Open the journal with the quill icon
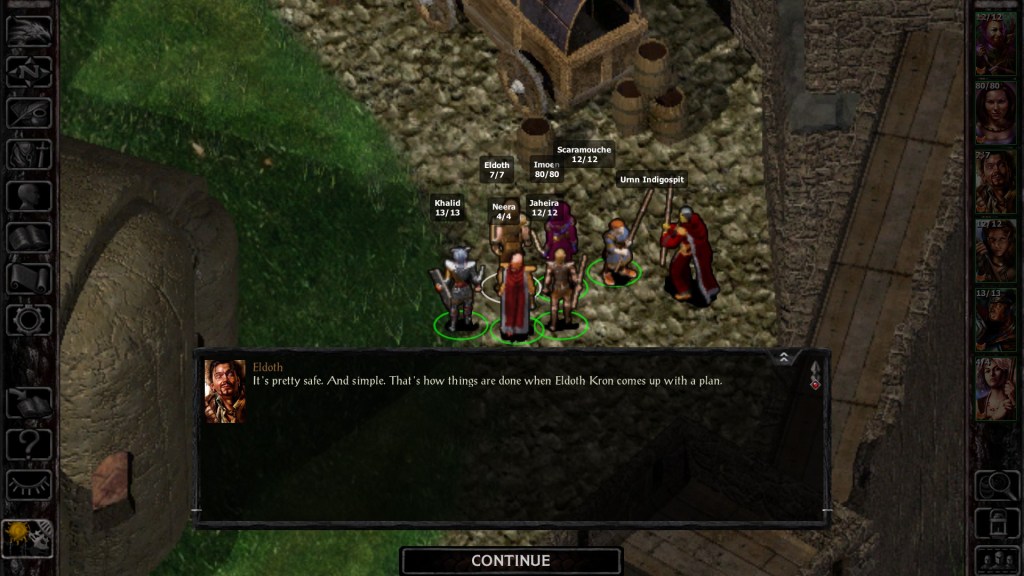This screenshot has width=1024, height=576. point(28,113)
